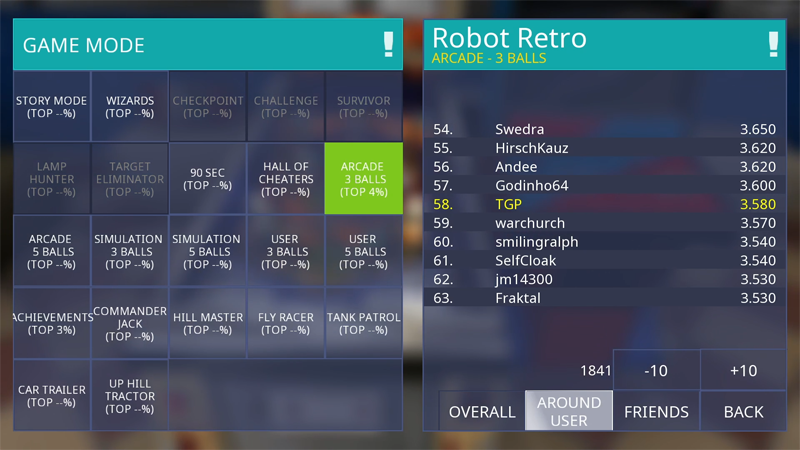Click the Back button

coord(743,411)
